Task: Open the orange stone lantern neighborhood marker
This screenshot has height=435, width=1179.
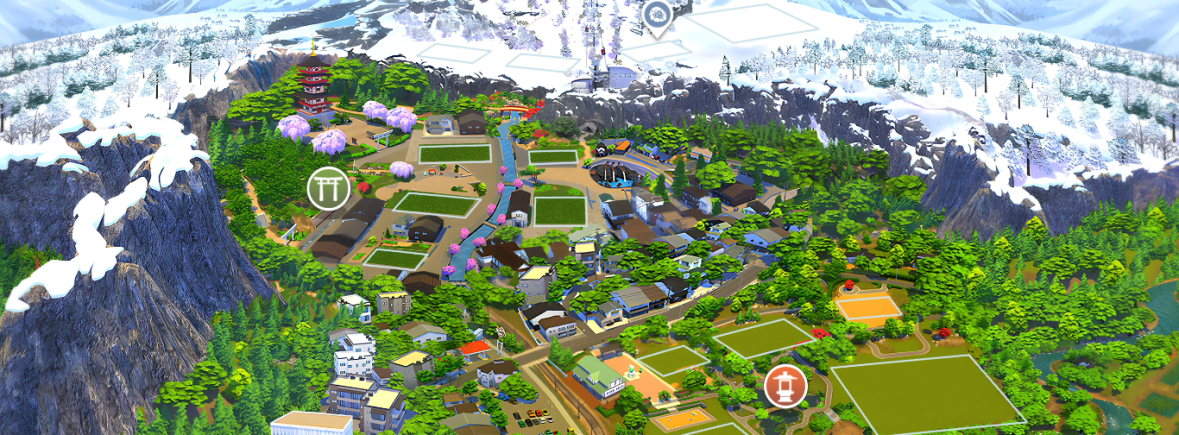Action: pos(785,386)
